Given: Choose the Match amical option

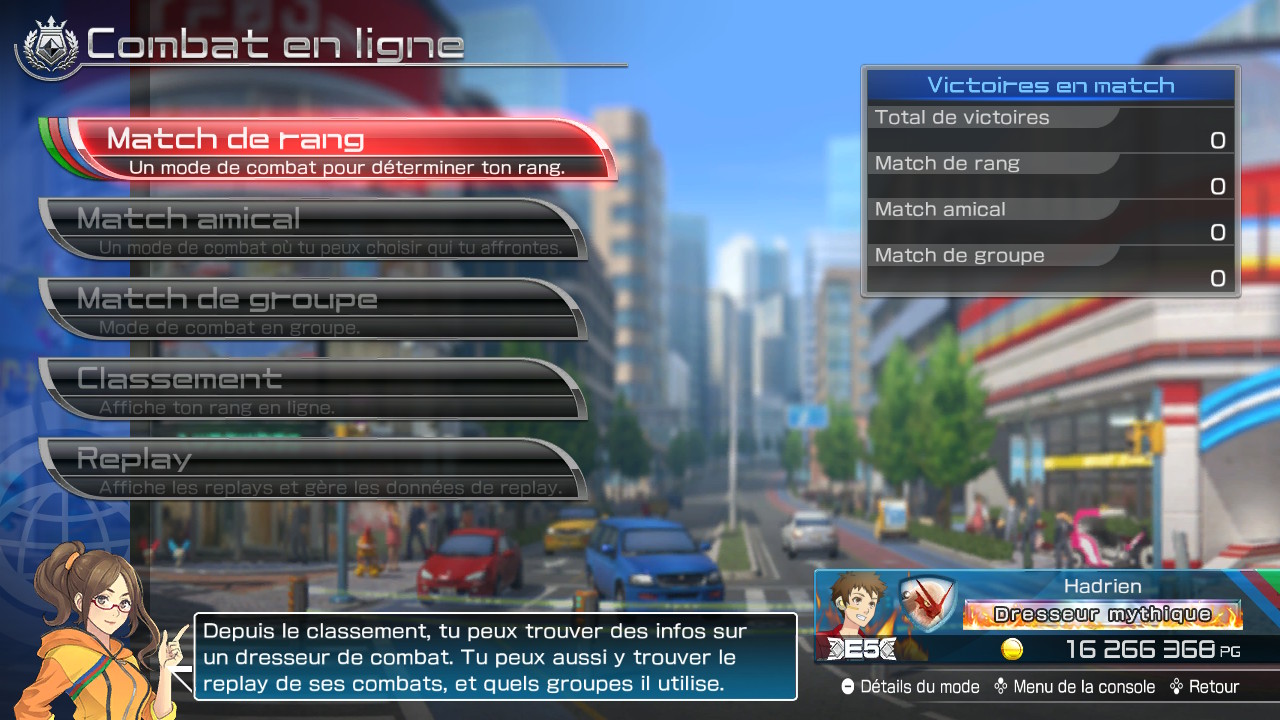Looking at the screenshot, I should coord(312,229).
